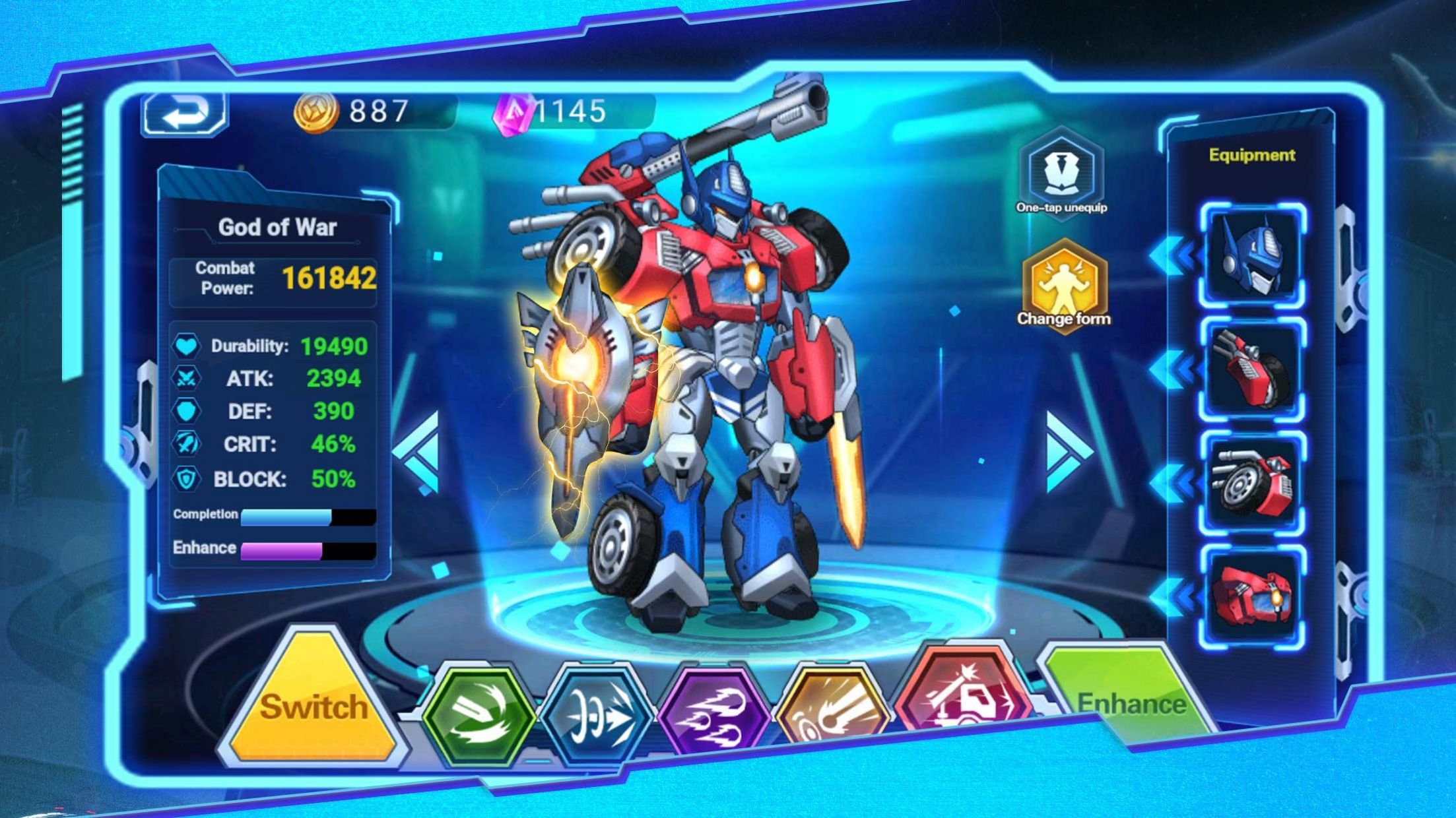Viewport: 1456px width, 818px height.
Task: Activate the green slash skill icon
Action: pos(479,716)
